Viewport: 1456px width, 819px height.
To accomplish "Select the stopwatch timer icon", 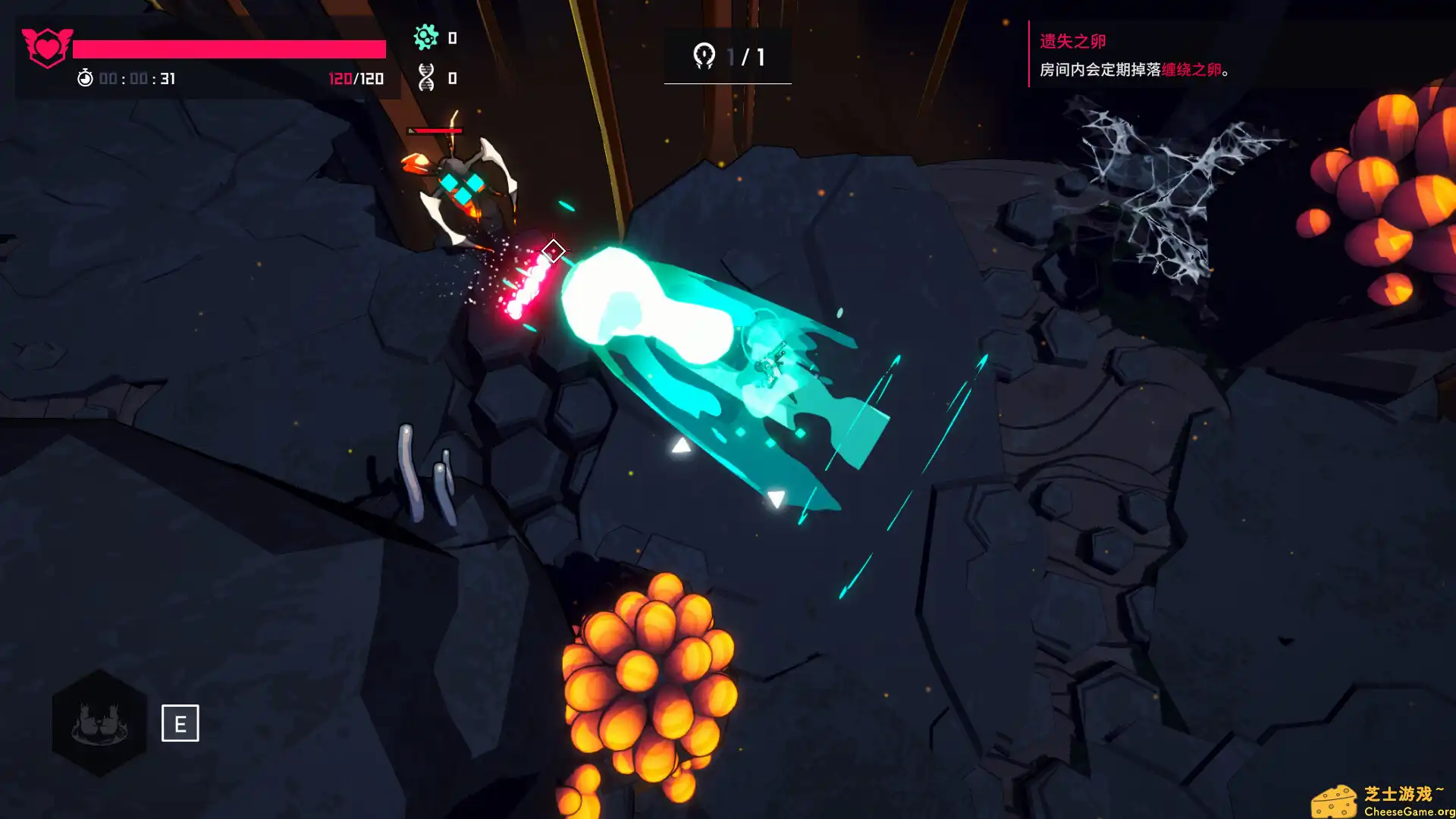I will (86, 77).
